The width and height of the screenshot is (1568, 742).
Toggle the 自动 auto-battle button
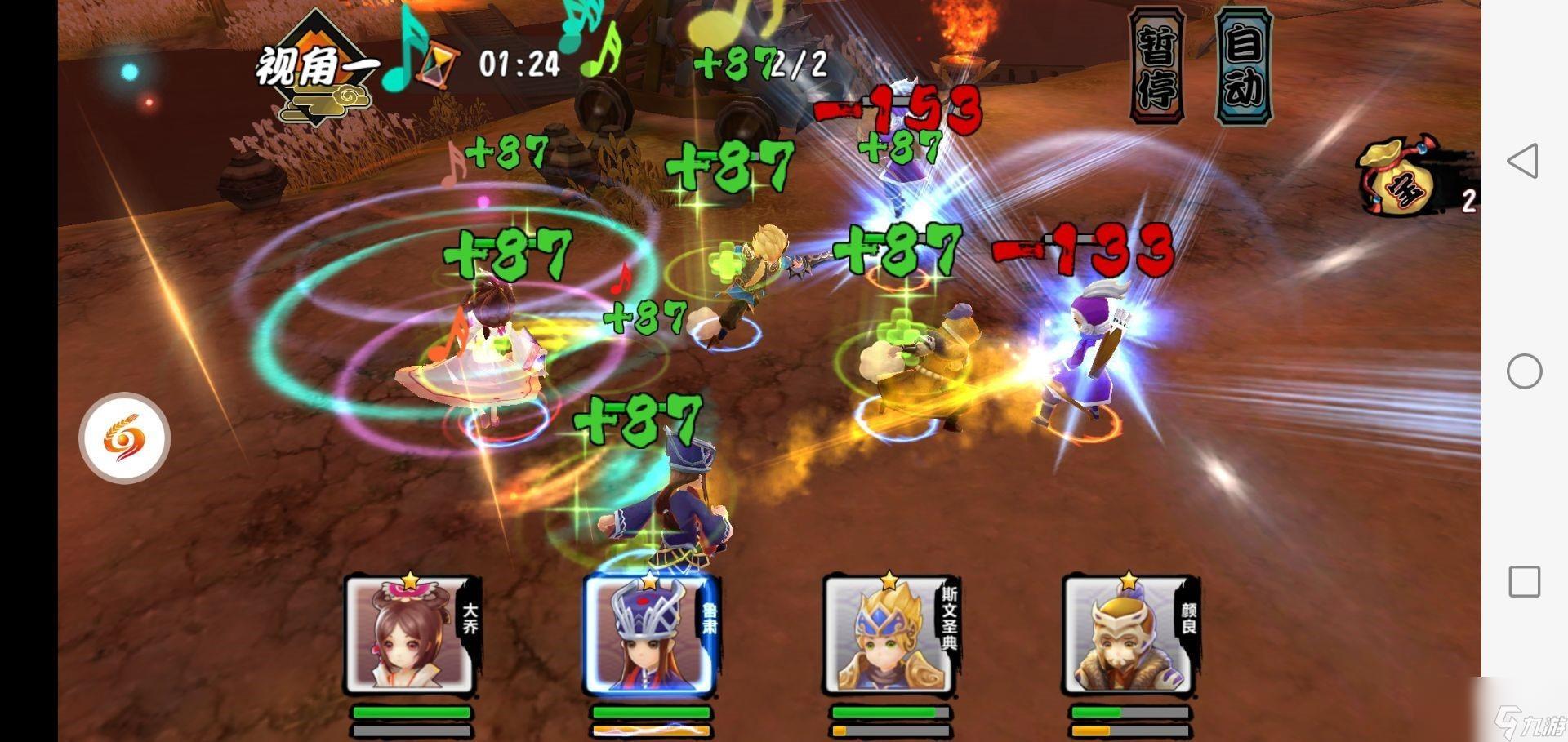tap(1243, 67)
